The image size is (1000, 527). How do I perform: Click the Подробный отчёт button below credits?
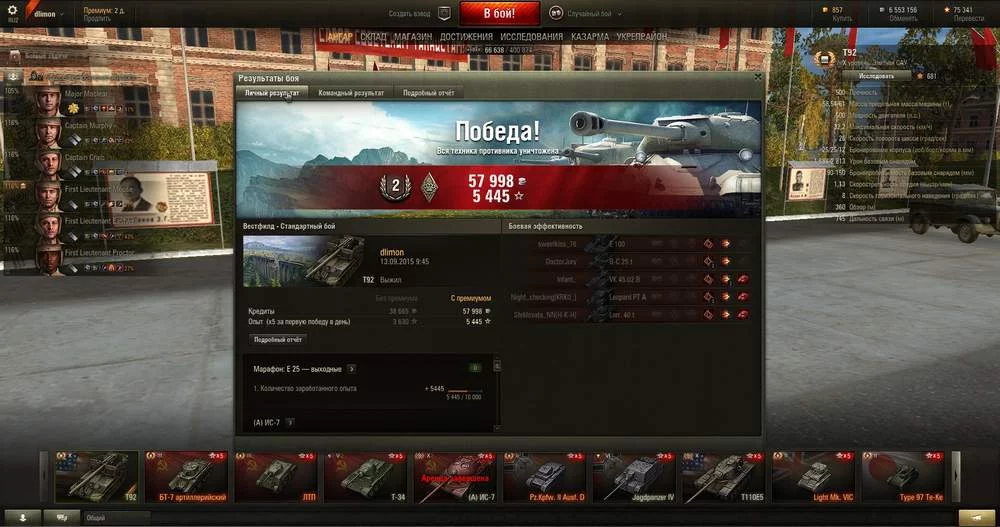tap(280, 340)
